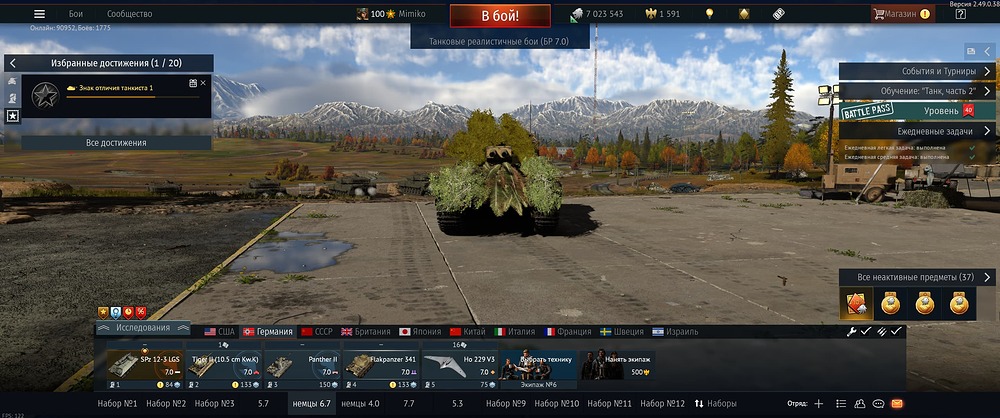
Task: Switch to the СССР nation tab
Action: pos(316,332)
